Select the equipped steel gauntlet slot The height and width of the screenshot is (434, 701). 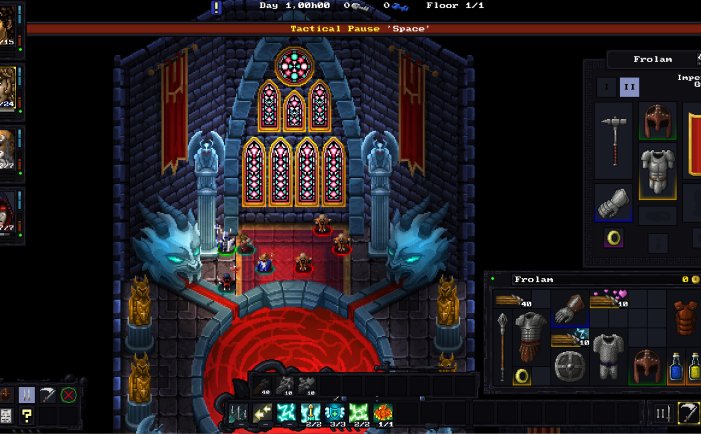[x=613, y=203]
